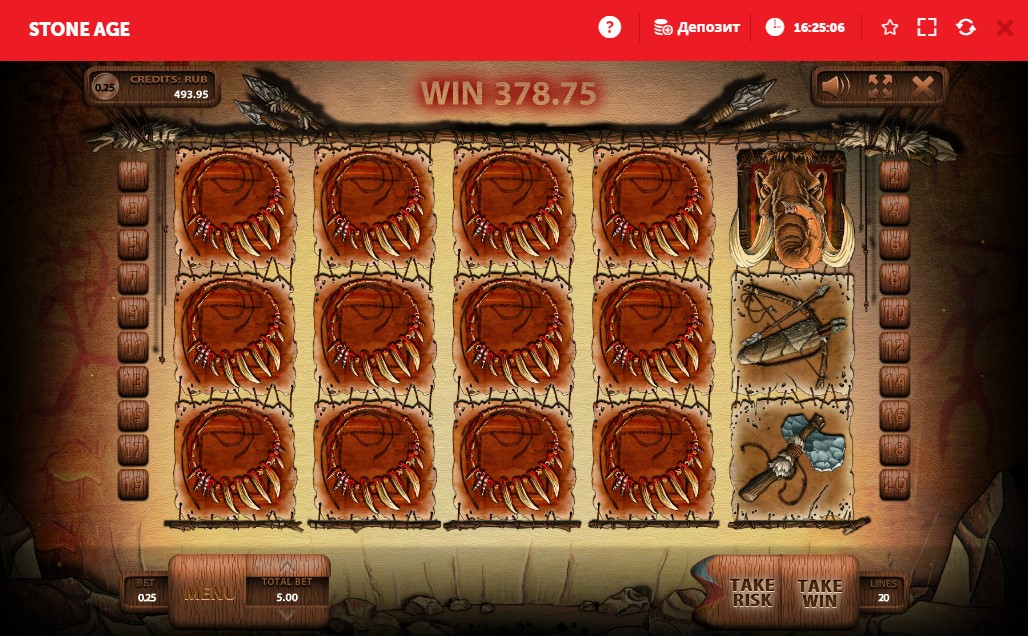The width and height of the screenshot is (1028, 636).
Task: Toggle the game sound speaker icon
Action: coord(835,87)
